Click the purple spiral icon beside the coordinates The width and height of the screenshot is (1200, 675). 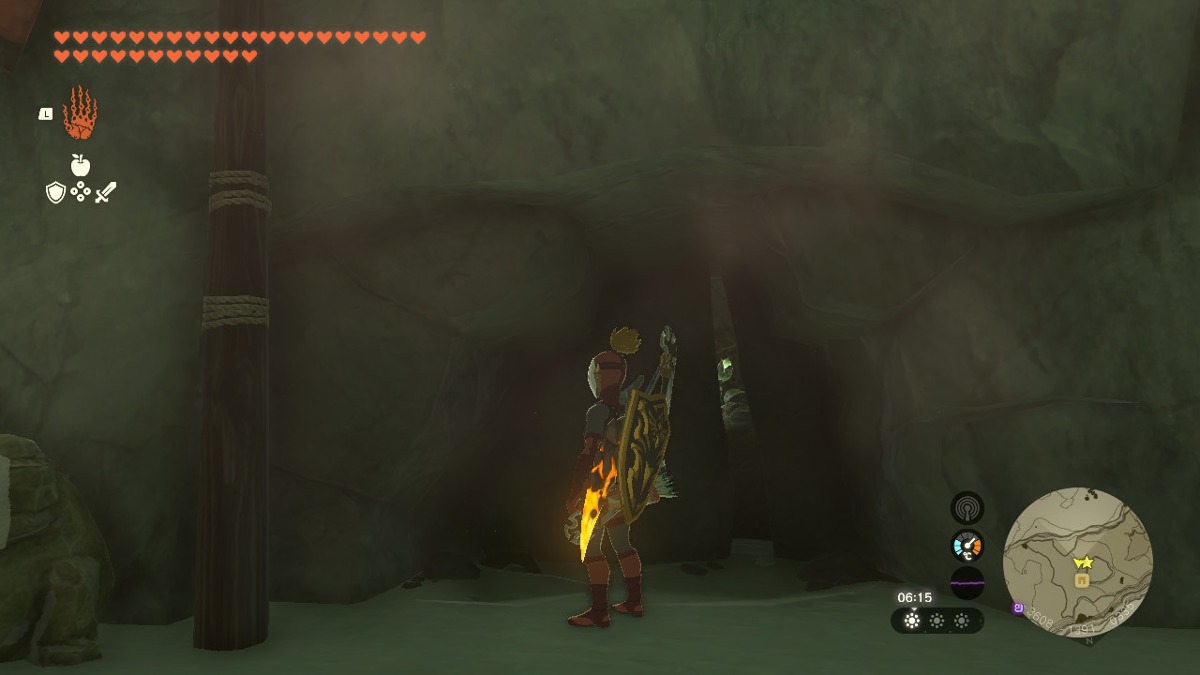pos(1018,607)
